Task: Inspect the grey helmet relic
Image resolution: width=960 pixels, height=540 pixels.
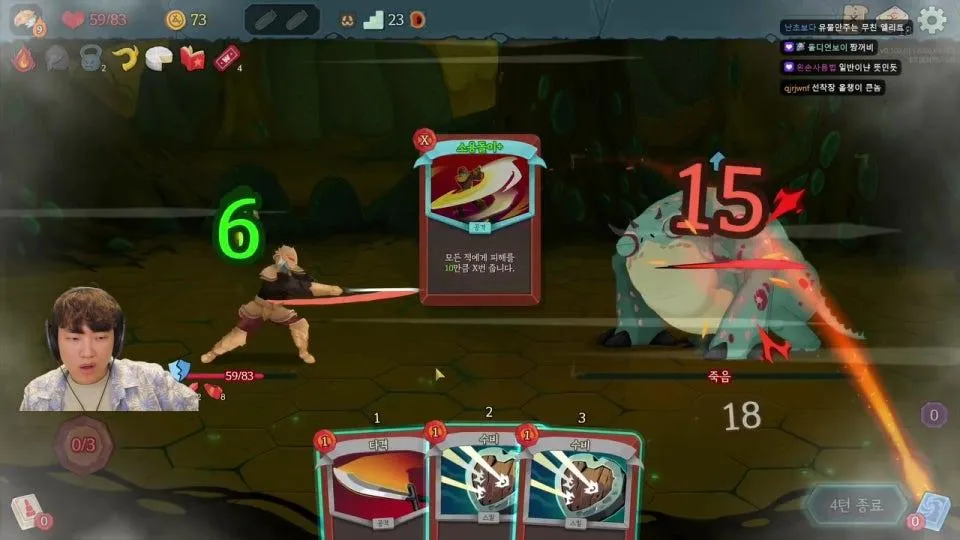Action: [56, 59]
